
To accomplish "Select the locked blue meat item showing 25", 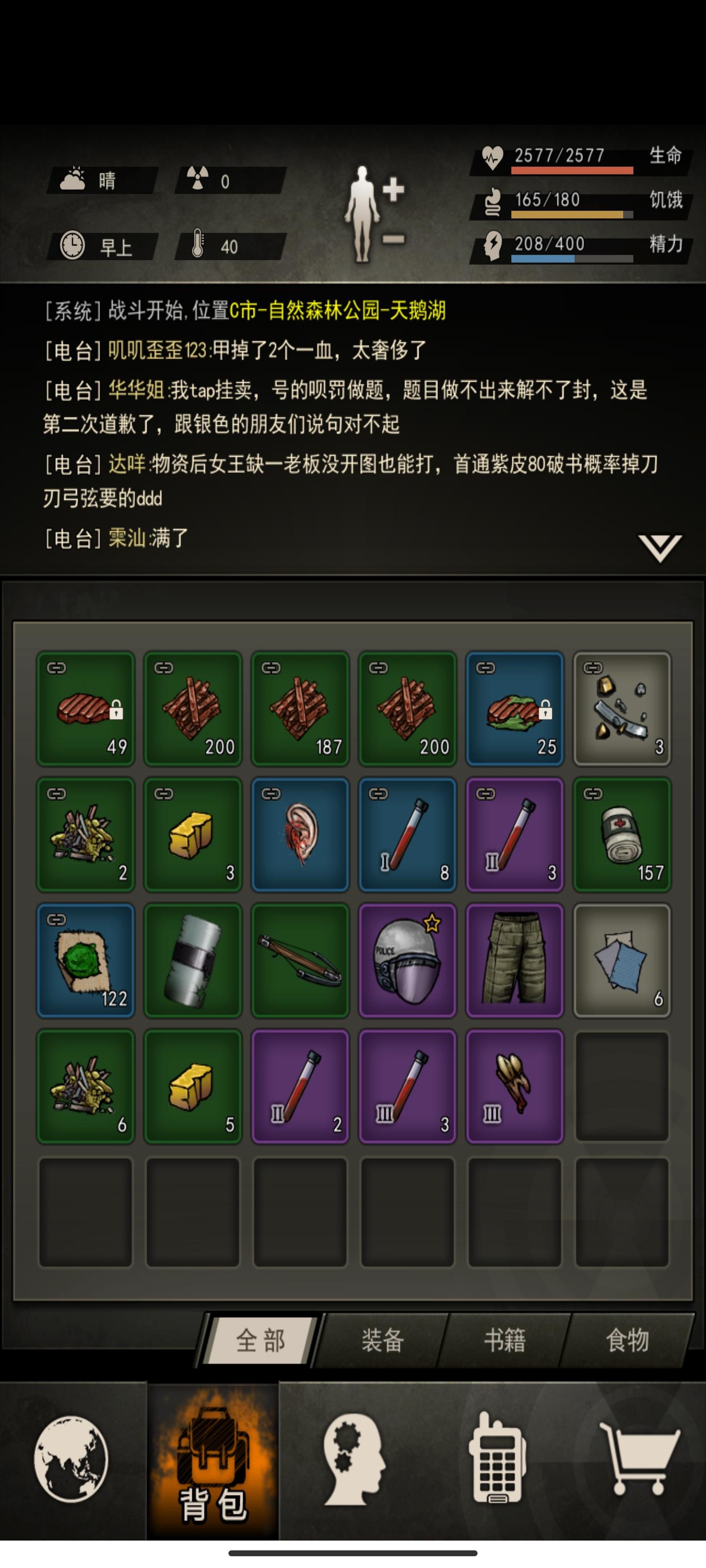I will click(x=514, y=708).
